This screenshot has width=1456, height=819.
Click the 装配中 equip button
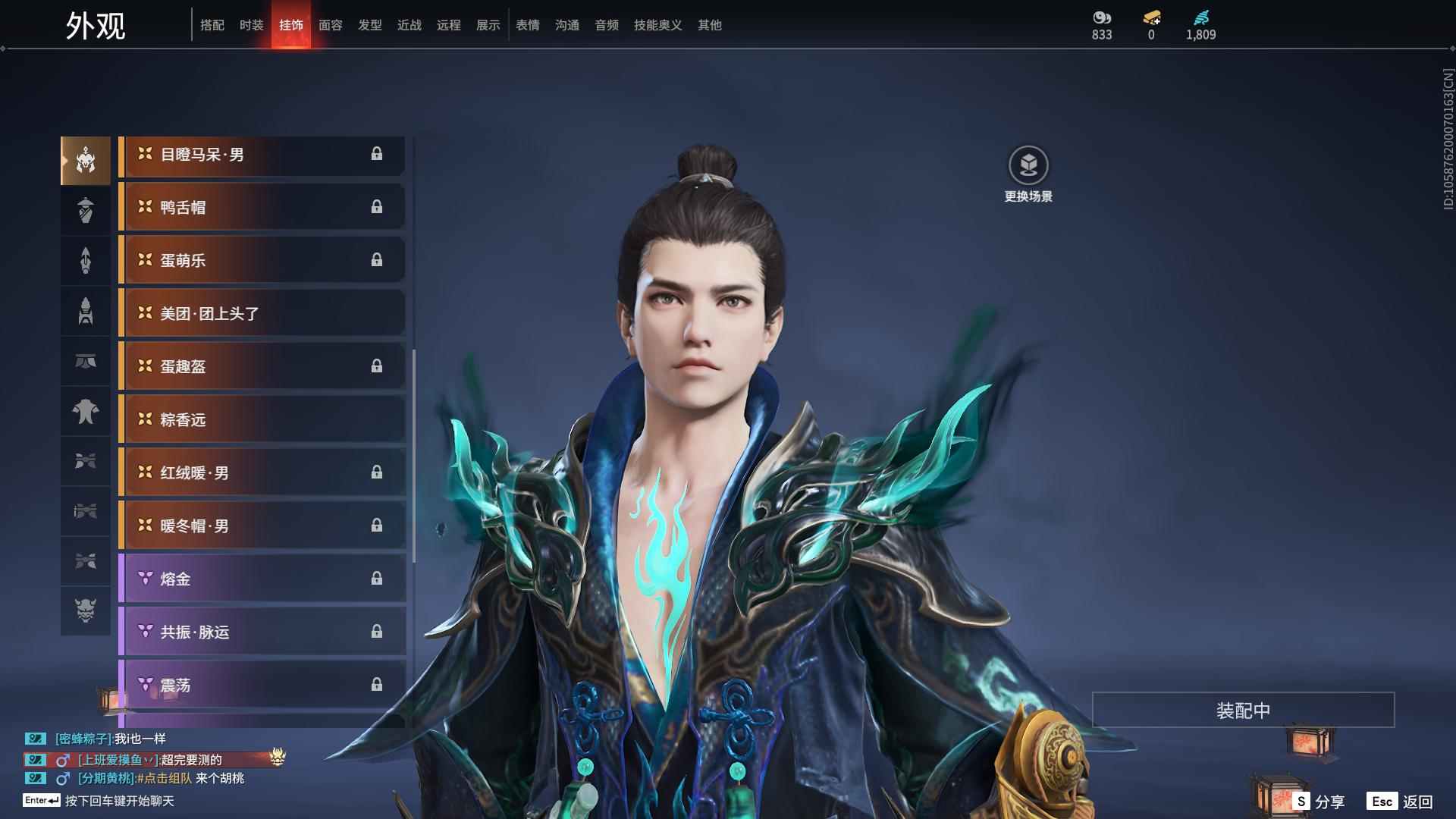(x=1243, y=710)
